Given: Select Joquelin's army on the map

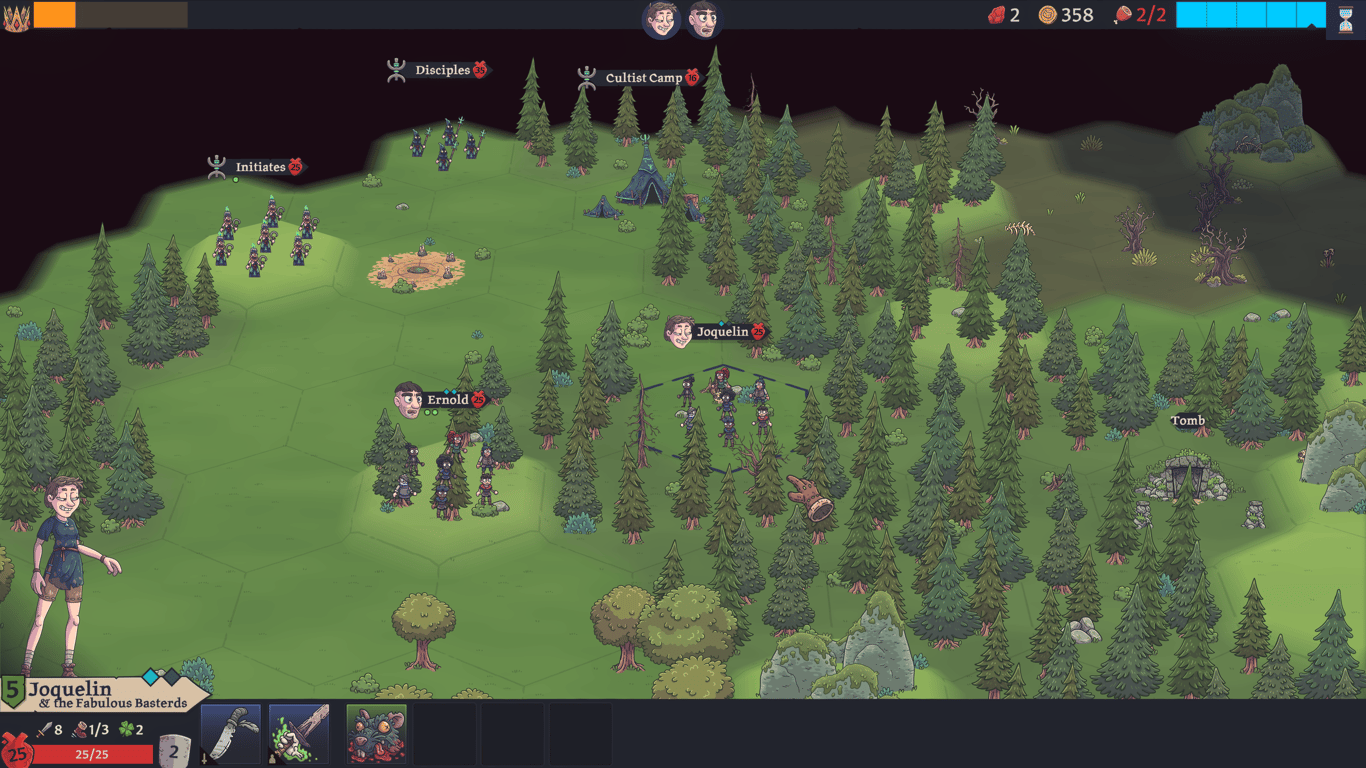Looking at the screenshot, I should [x=724, y=410].
